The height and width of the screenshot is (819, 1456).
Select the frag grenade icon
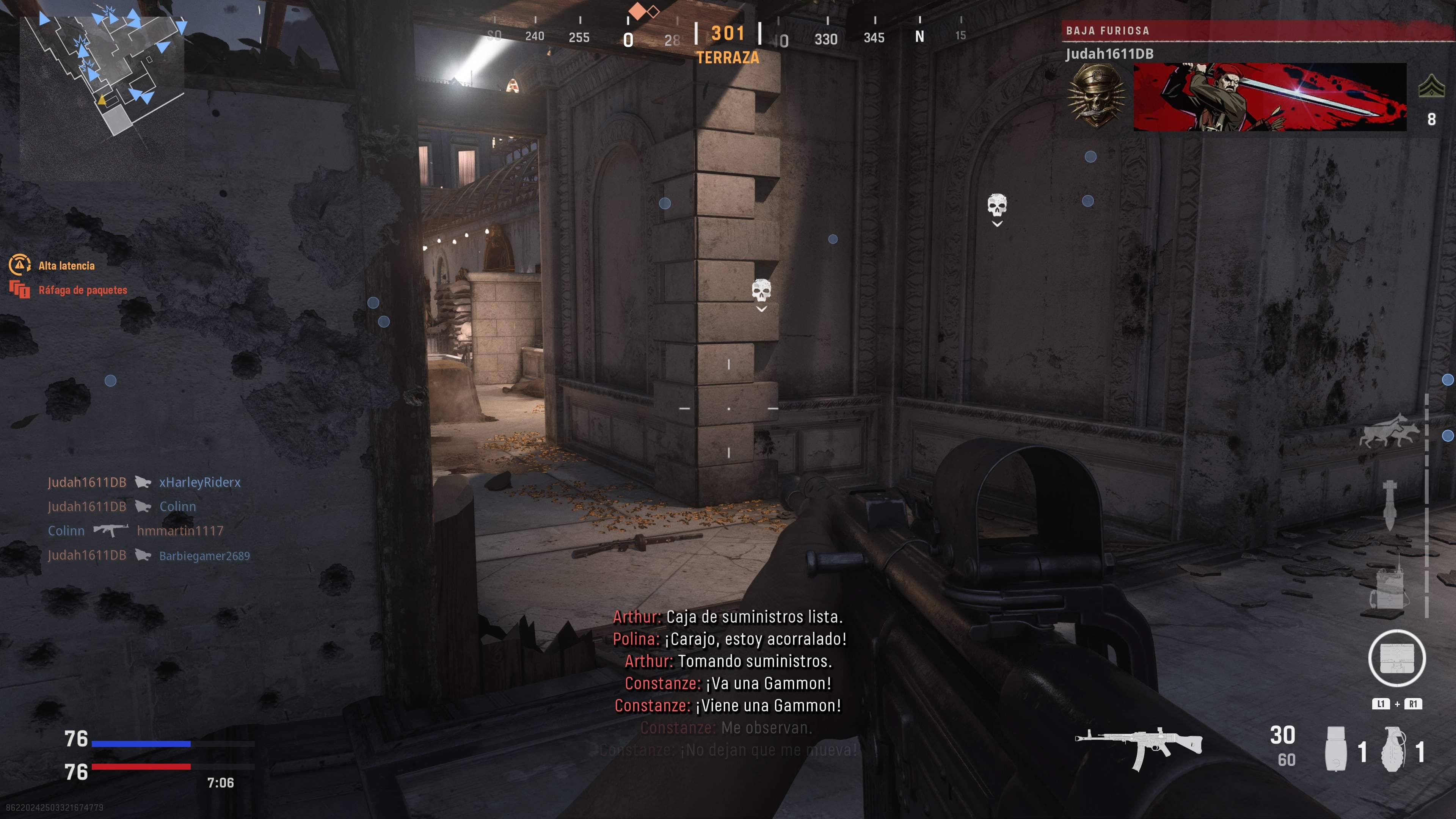tap(1393, 749)
